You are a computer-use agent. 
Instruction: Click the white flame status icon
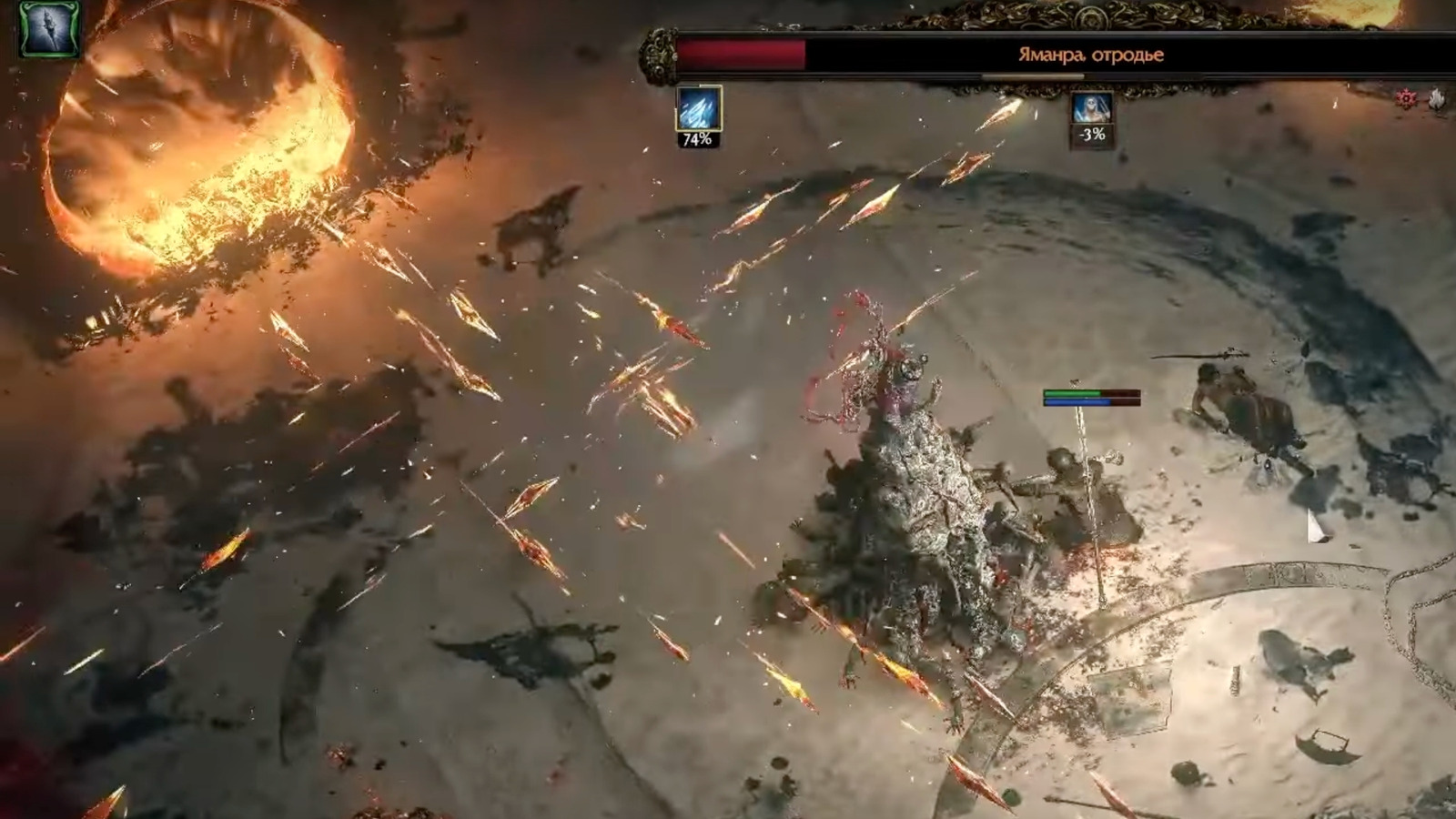click(1435, 96)
